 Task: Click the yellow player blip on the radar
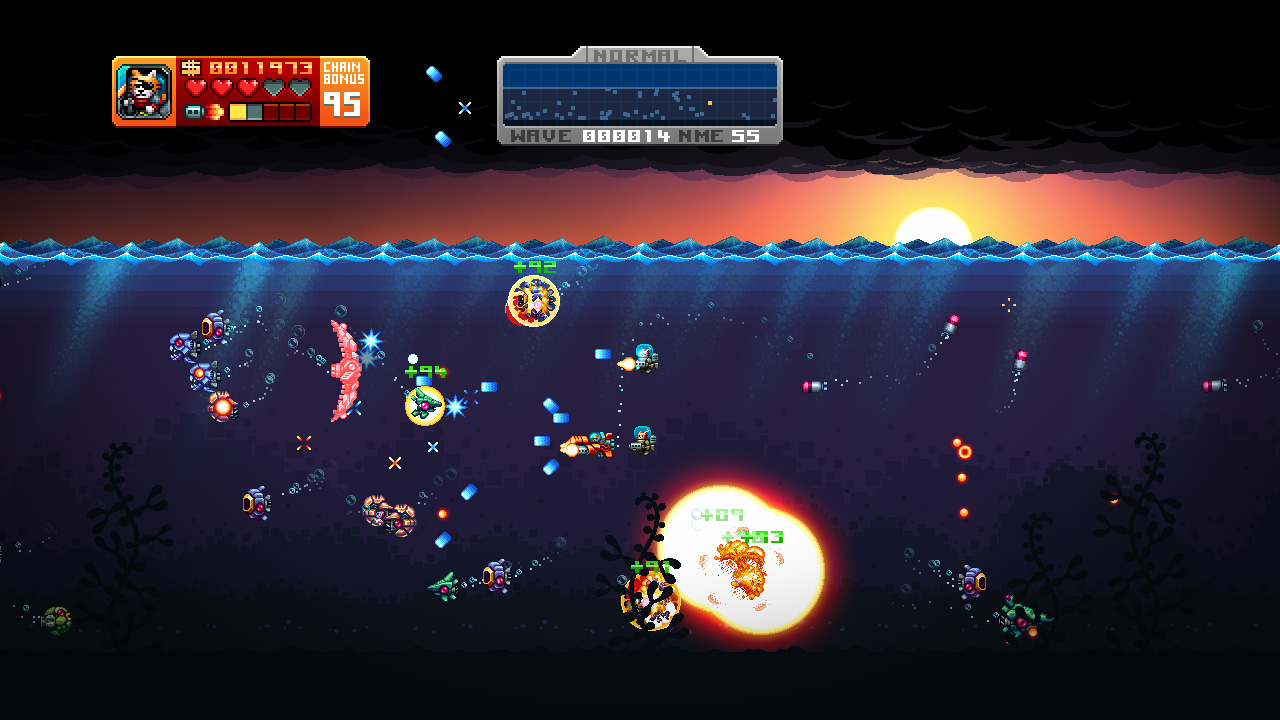point(710,103)
